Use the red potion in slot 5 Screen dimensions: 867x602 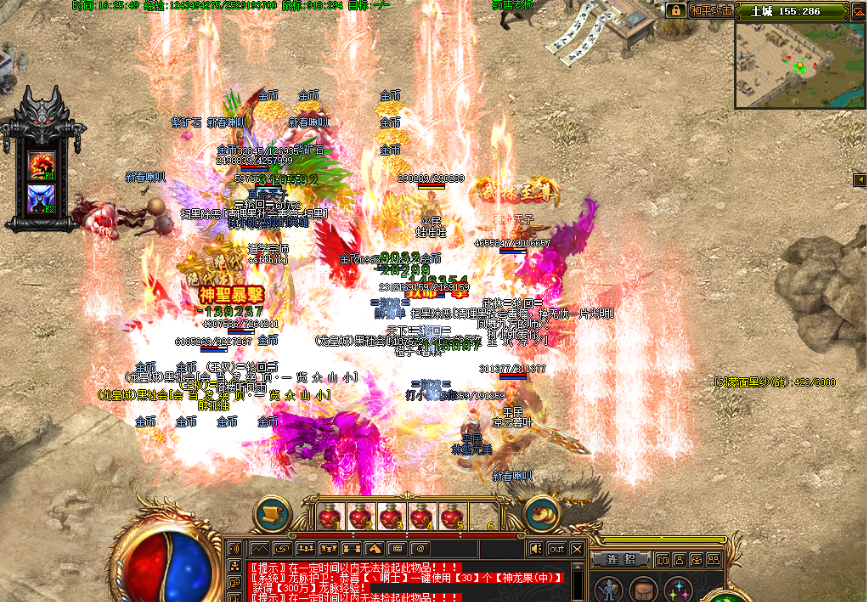click(x=452, y=516)
